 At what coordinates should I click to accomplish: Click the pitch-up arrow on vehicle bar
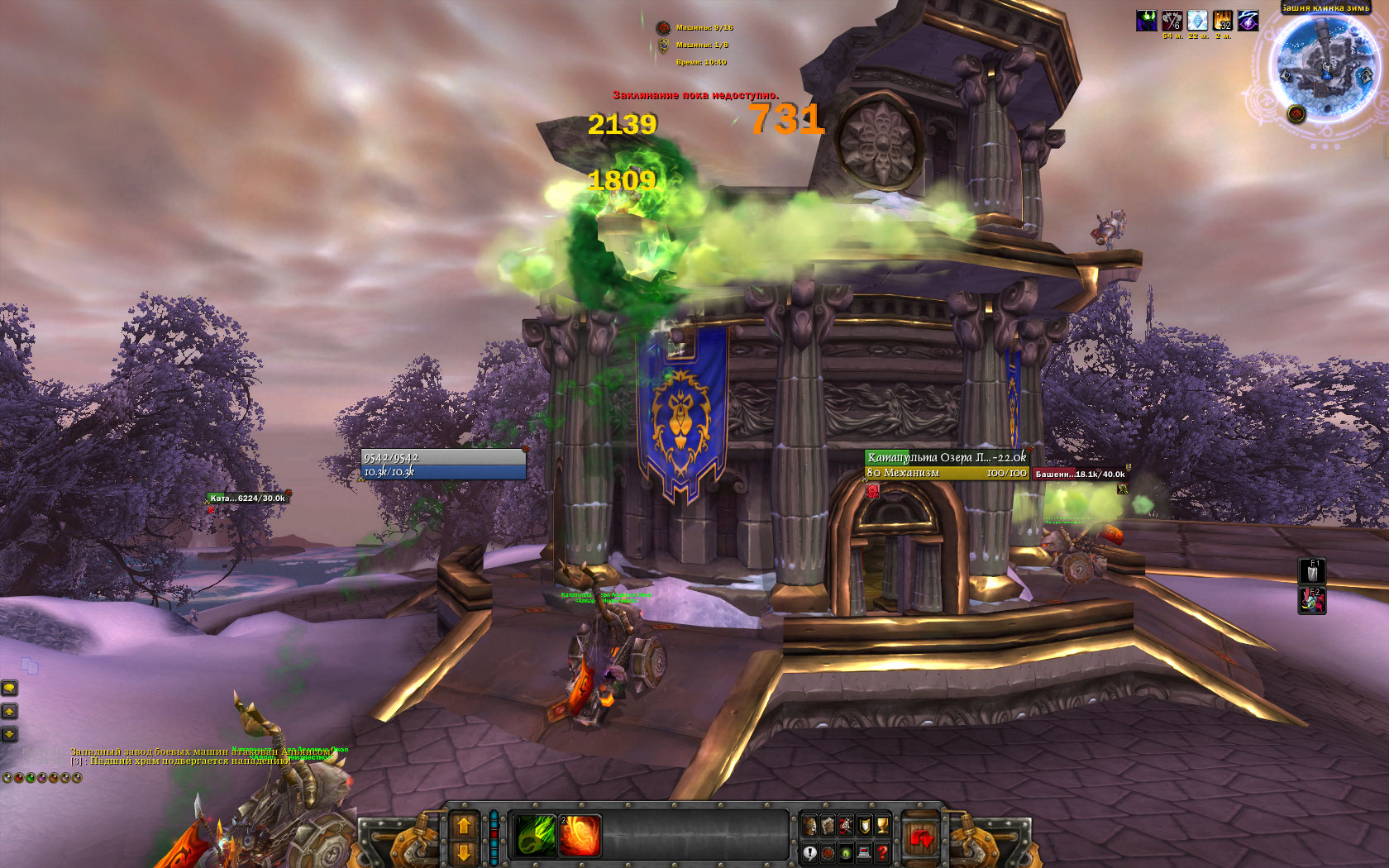[x=464, y=825]
